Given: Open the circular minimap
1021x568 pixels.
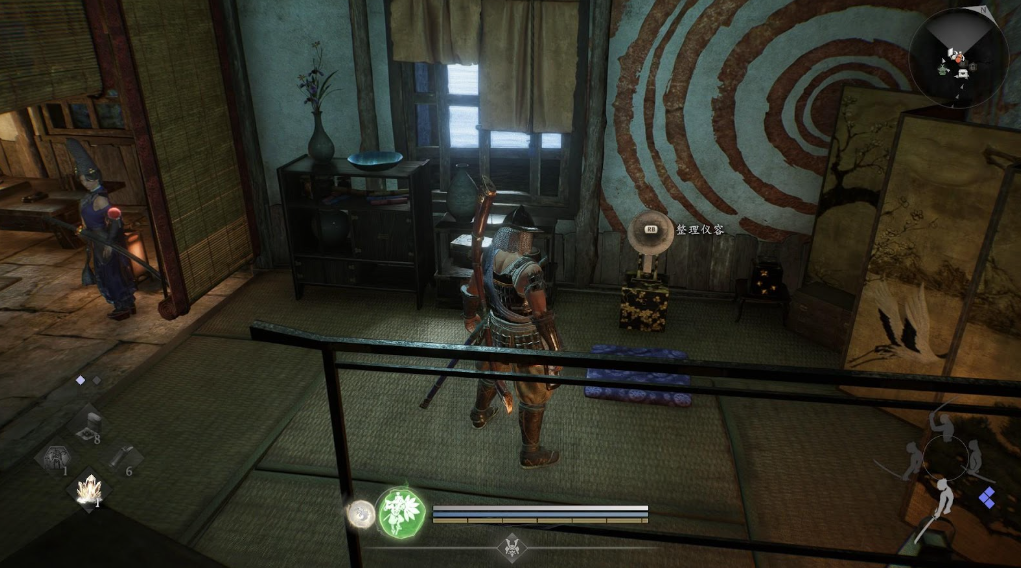Looking at the screenshot, I should [958, 58].
